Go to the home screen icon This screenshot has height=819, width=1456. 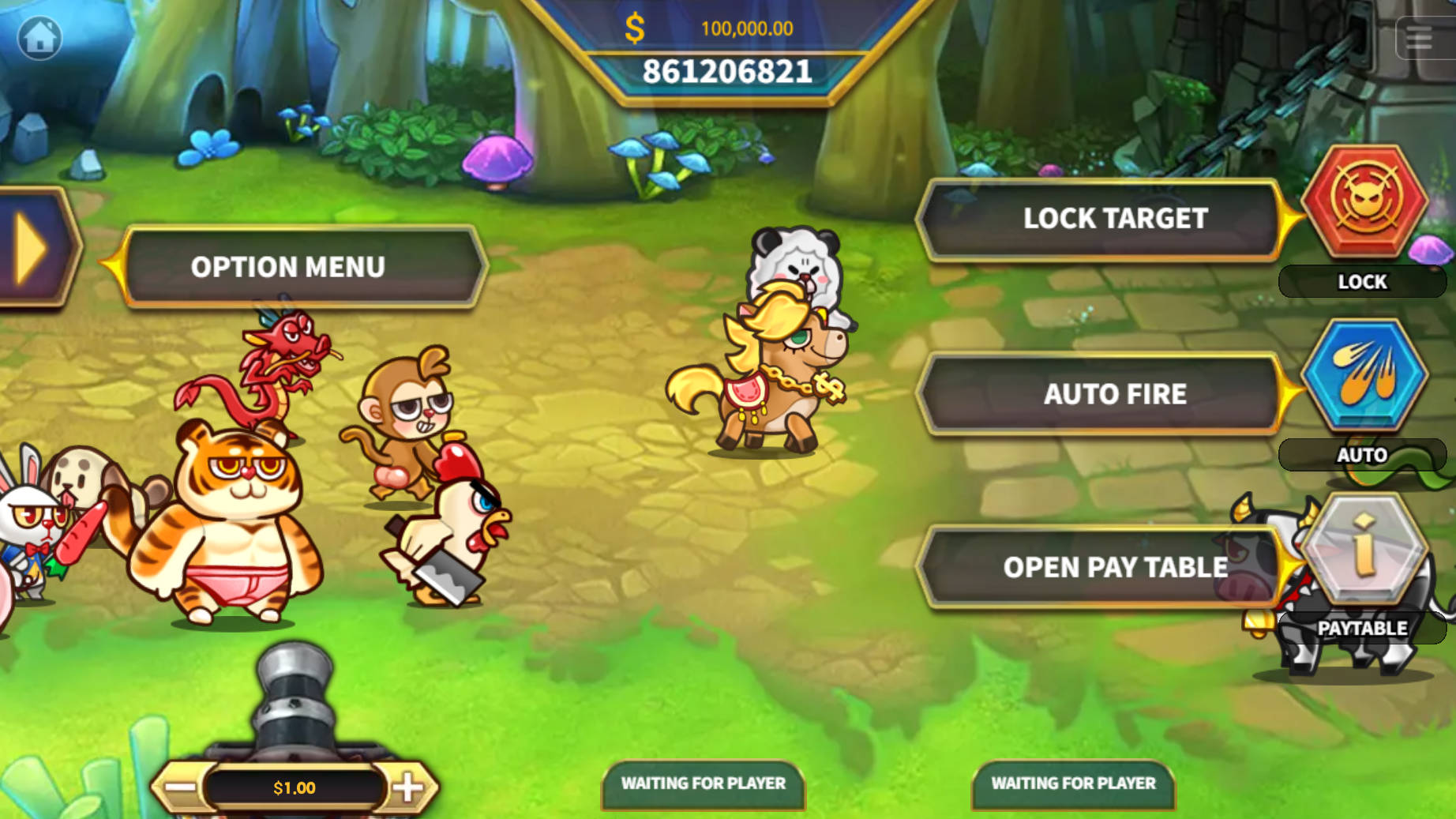click(39, 37)
